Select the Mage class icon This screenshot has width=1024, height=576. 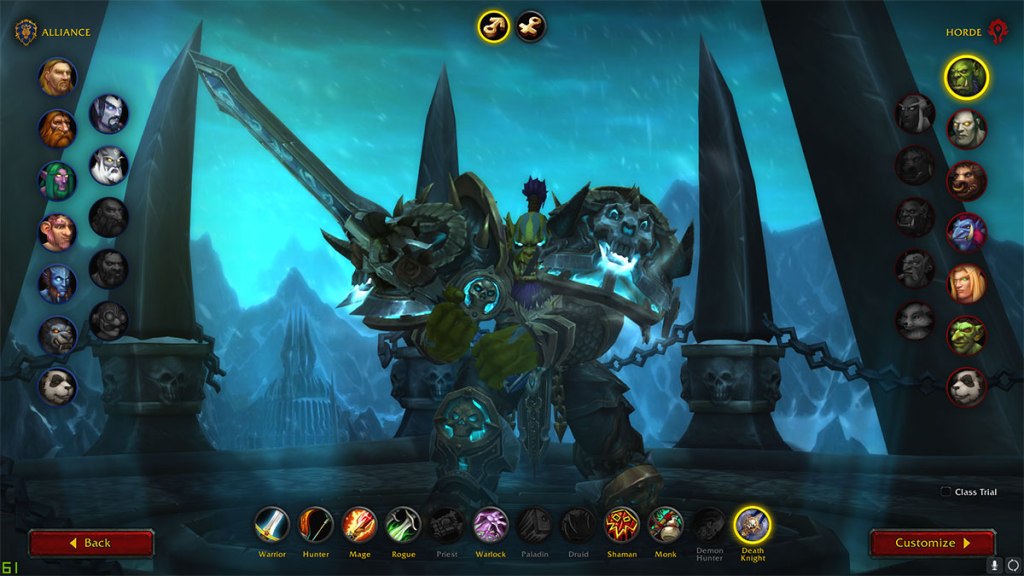point(360,525)
